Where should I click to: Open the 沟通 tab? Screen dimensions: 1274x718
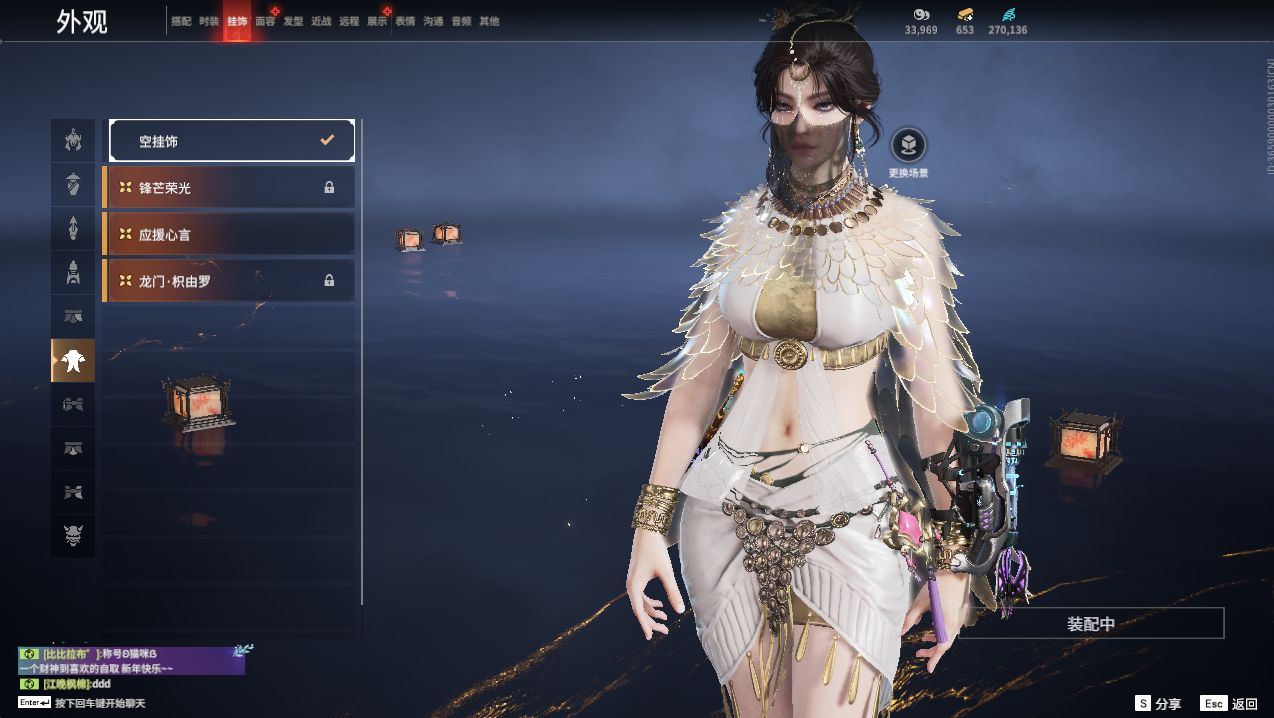[433, 21]
